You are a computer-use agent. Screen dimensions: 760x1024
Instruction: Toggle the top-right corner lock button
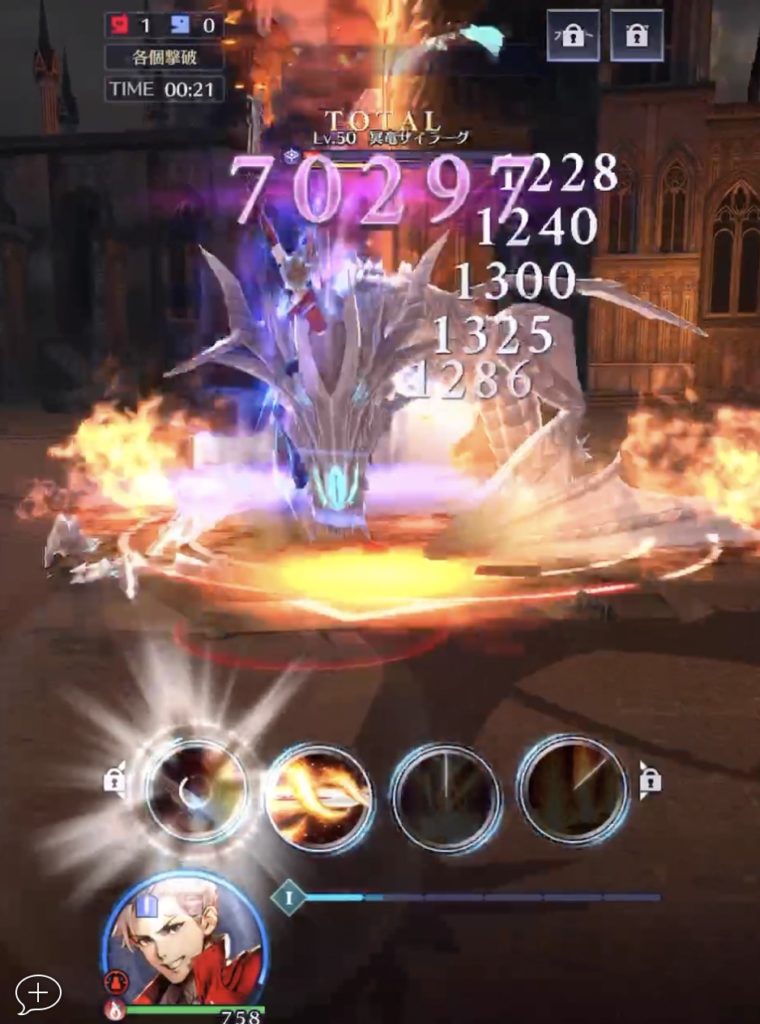(637, 36)
